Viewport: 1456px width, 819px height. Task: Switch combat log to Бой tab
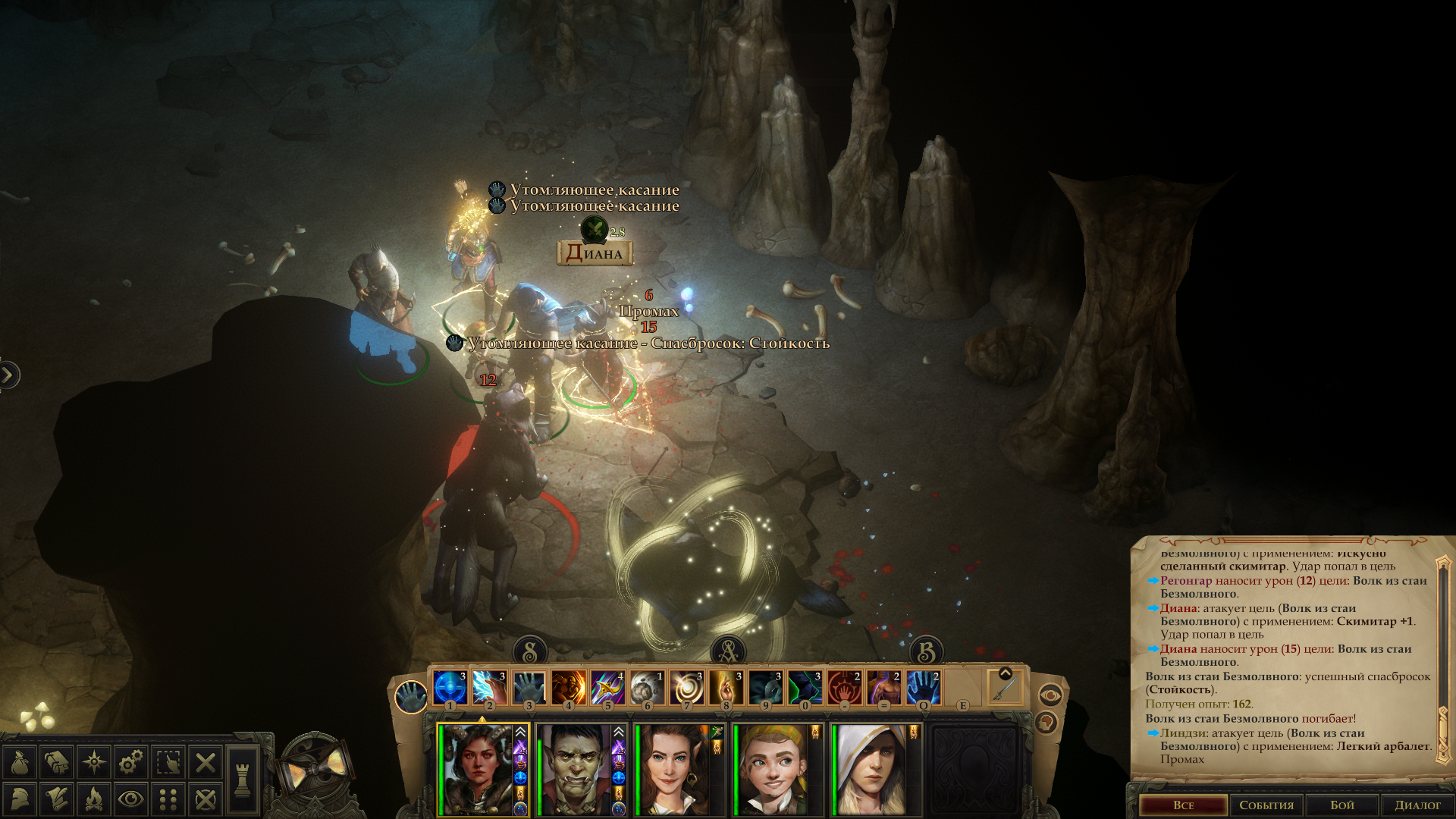click(x=1341, y=805)
